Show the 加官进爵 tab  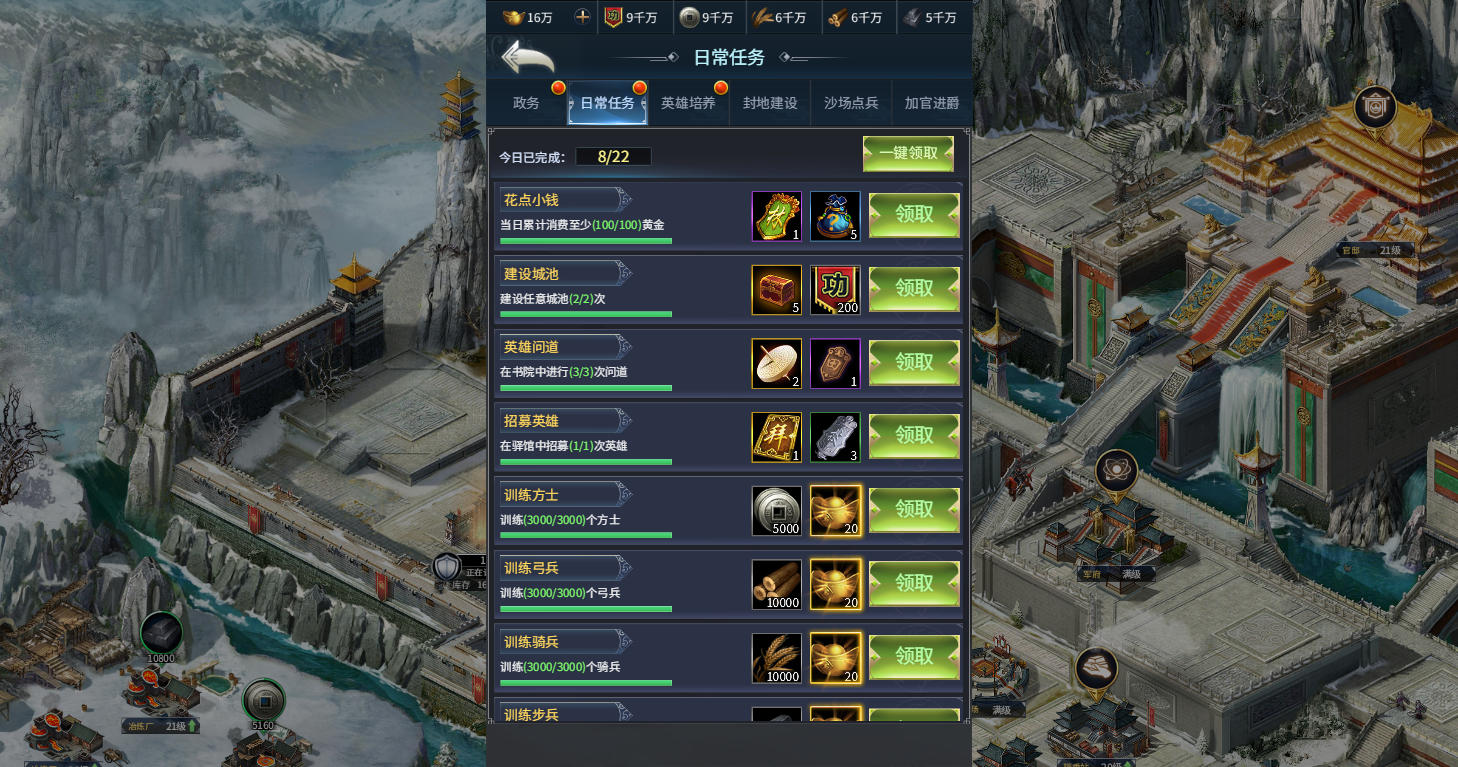931,103
